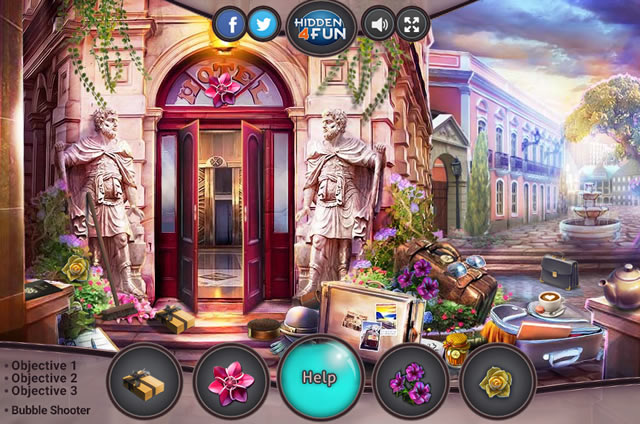This screenshot has width=640, height=424.
Task: Switch to fullscreen mode
Action: (412, 24)
